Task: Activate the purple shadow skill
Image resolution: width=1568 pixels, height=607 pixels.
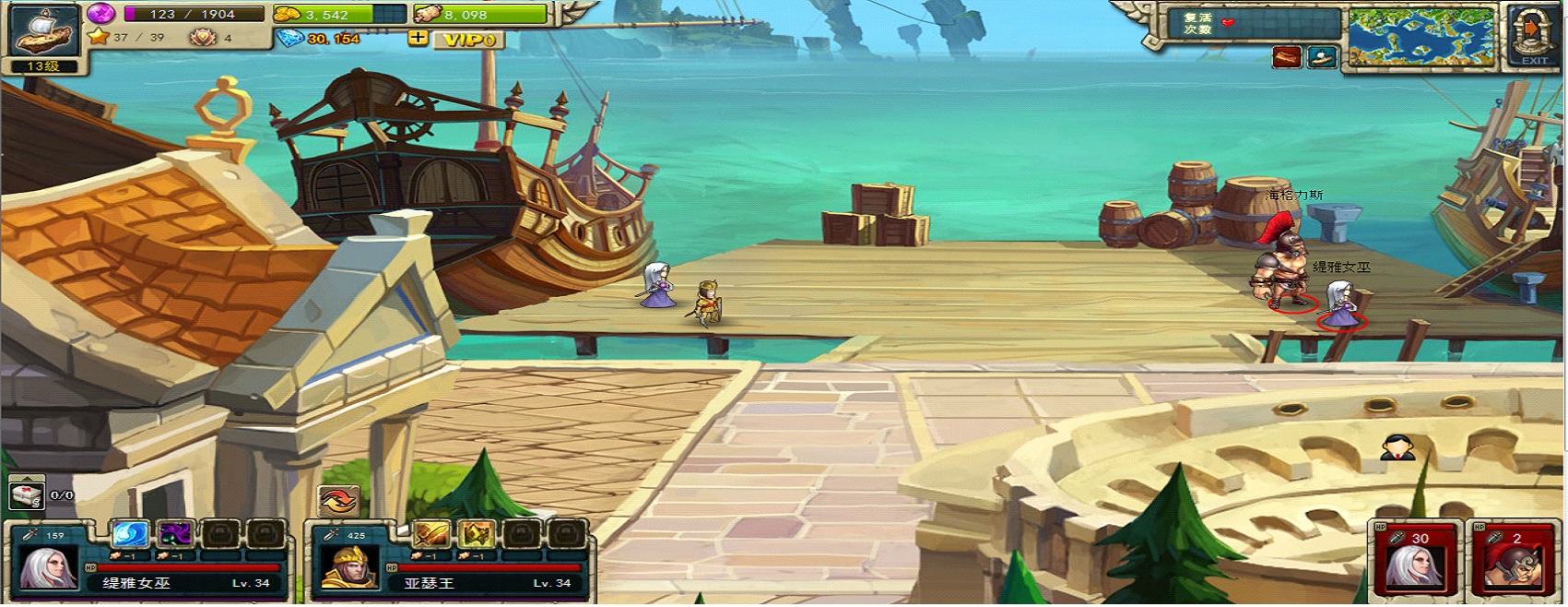Action: (x=175, y=533)
